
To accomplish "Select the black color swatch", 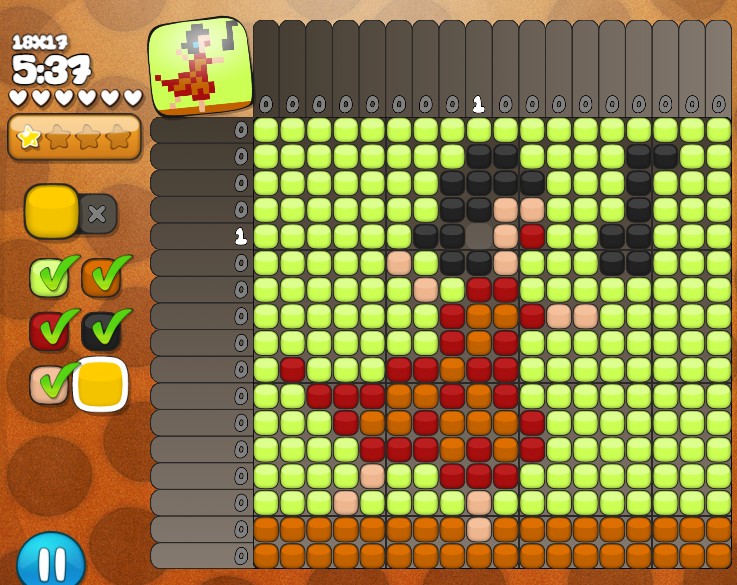I will pos(101,331).
